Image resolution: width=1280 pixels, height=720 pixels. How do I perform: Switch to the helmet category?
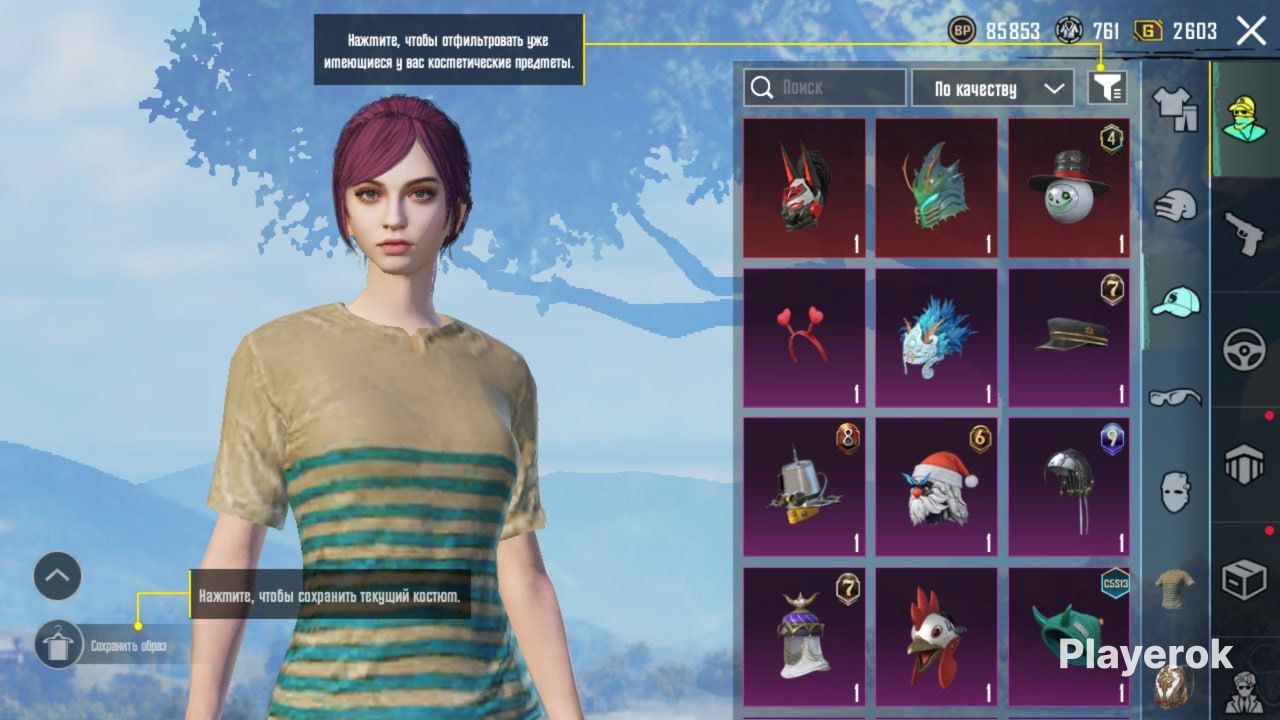click(x=1175, y=206)
